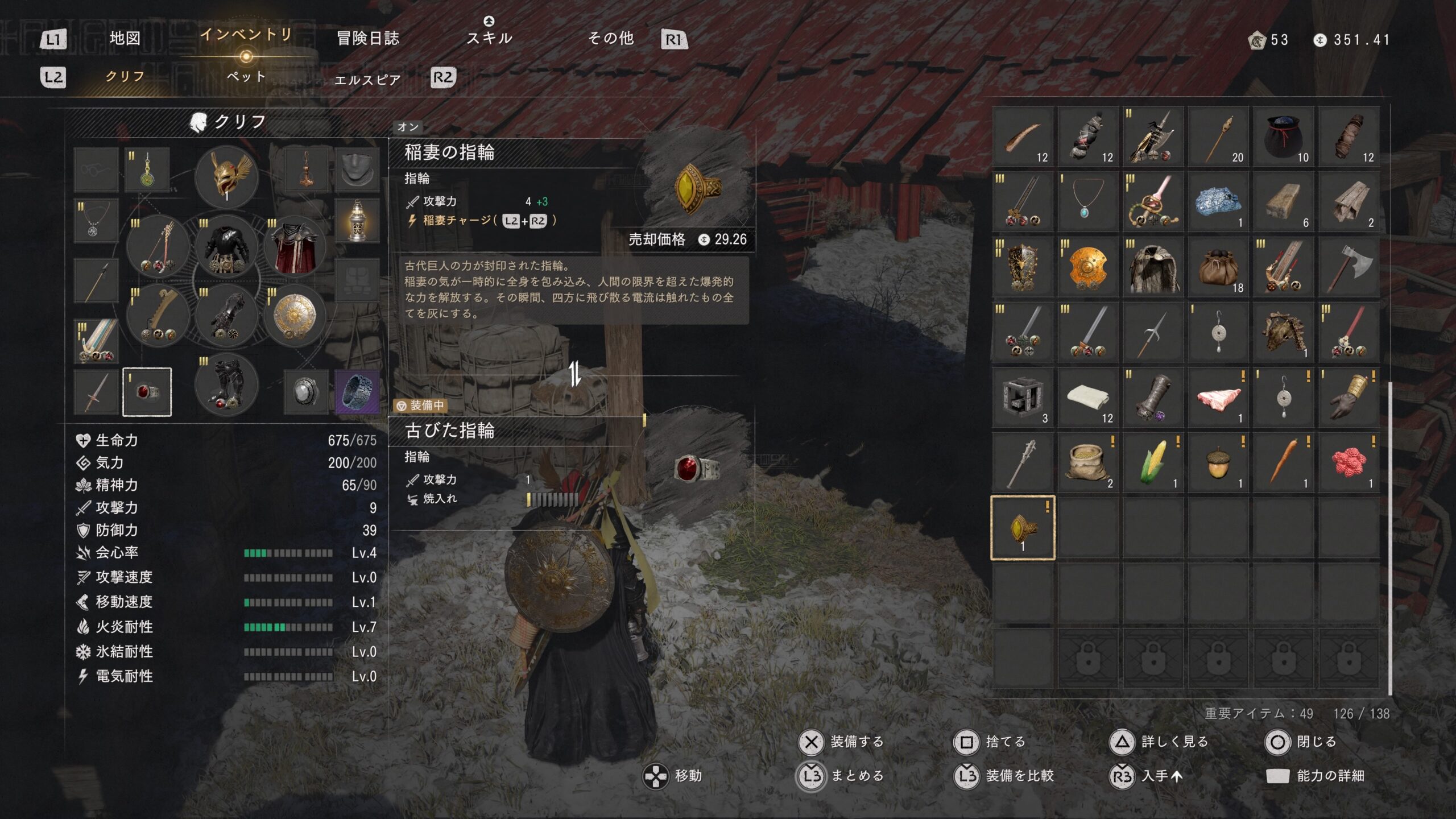Open the その他 tab
The height and width of the screenshot is (819, 1456).
pyautogui.click(x=610, y=39)
